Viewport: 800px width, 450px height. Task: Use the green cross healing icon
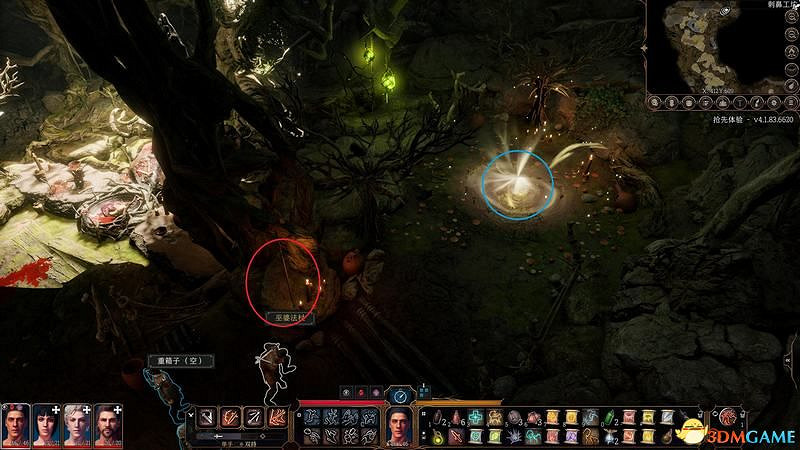click(476, 416)
